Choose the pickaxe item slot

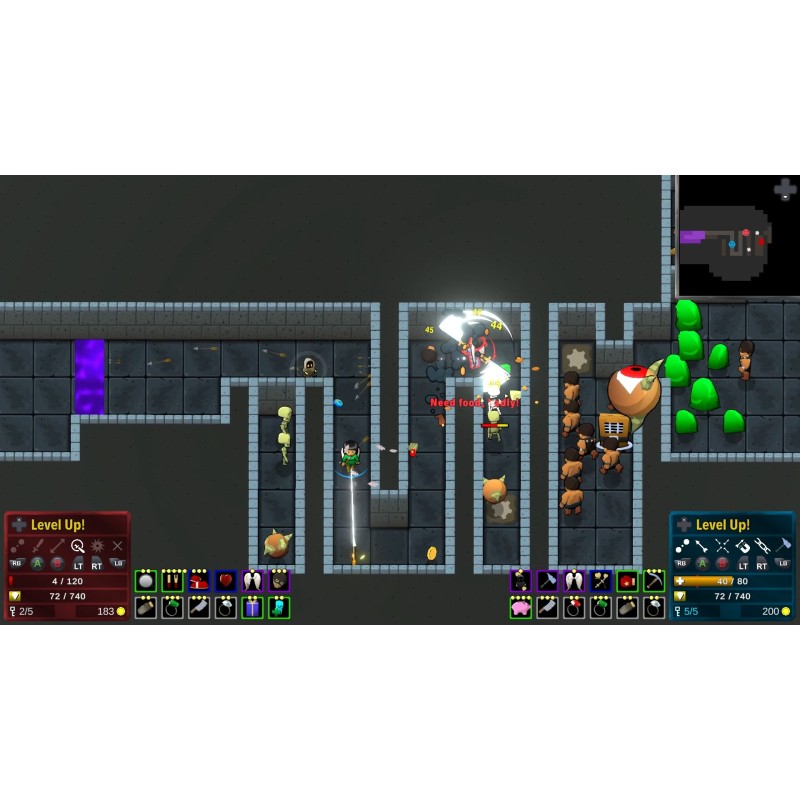[654, 581]
